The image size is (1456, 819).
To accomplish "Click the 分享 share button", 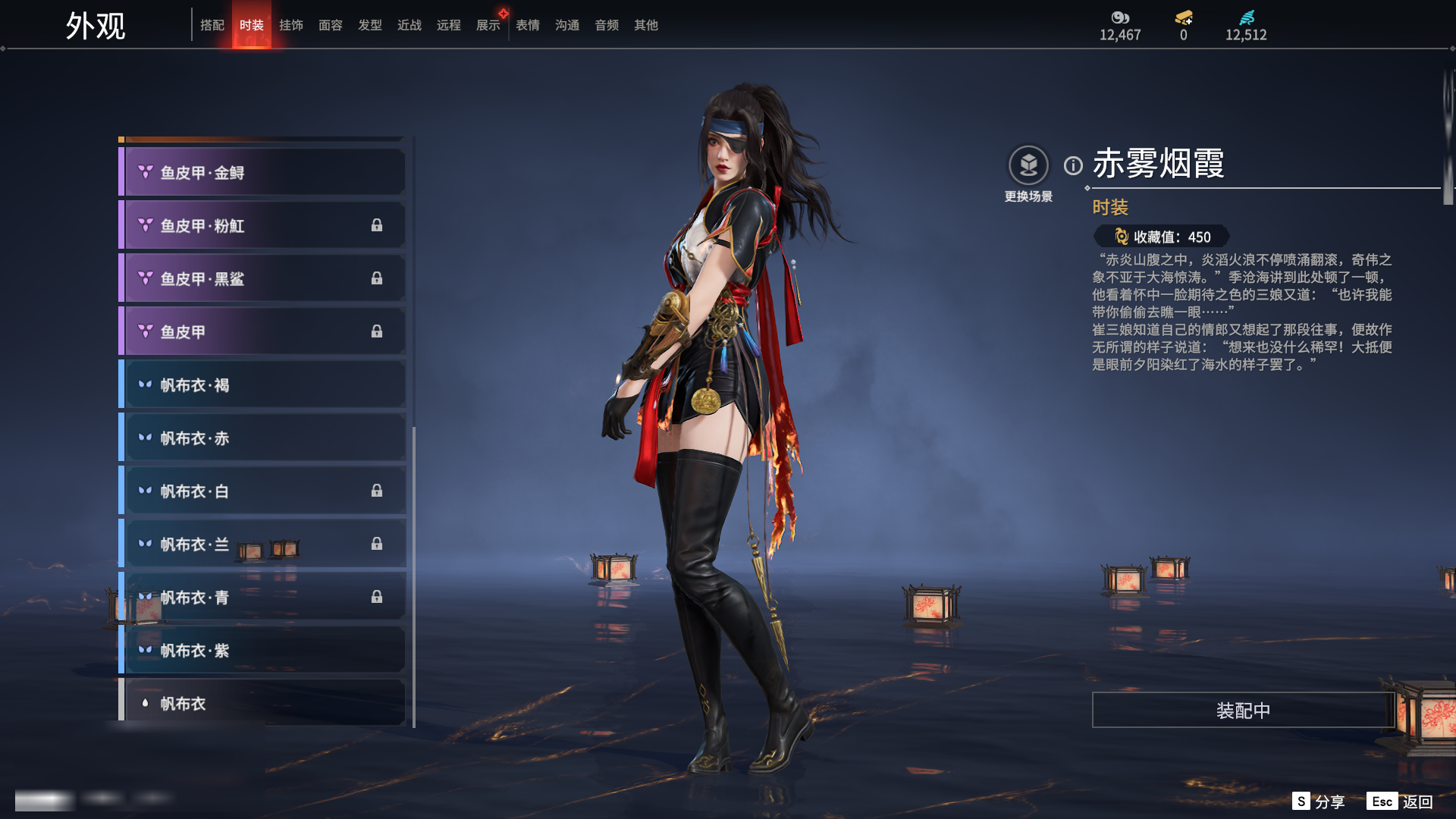I will point(1319,802).
